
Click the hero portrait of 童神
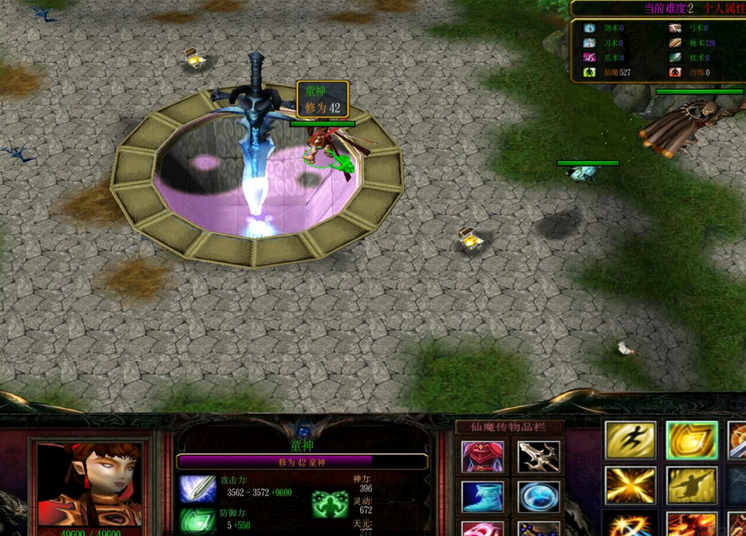(x=89, y=486)
